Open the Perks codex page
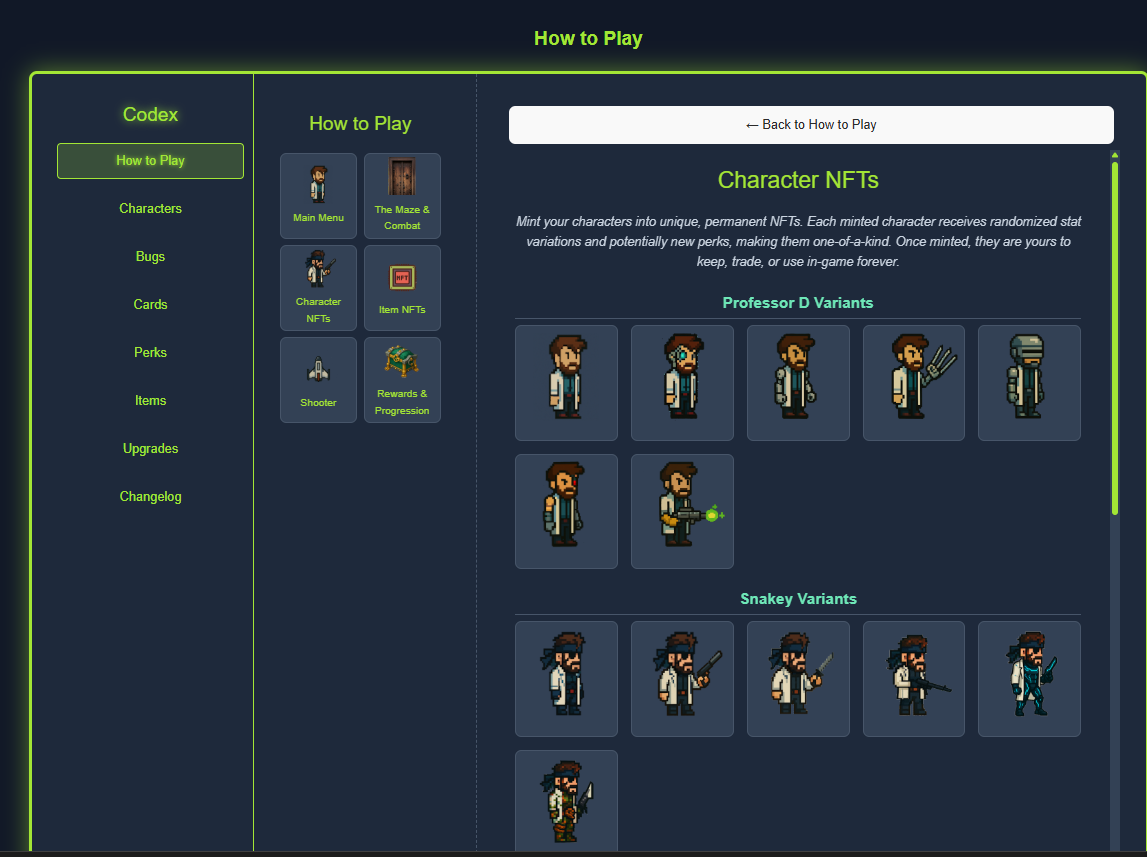The image size is (1147, 857). tap(150, 353)
